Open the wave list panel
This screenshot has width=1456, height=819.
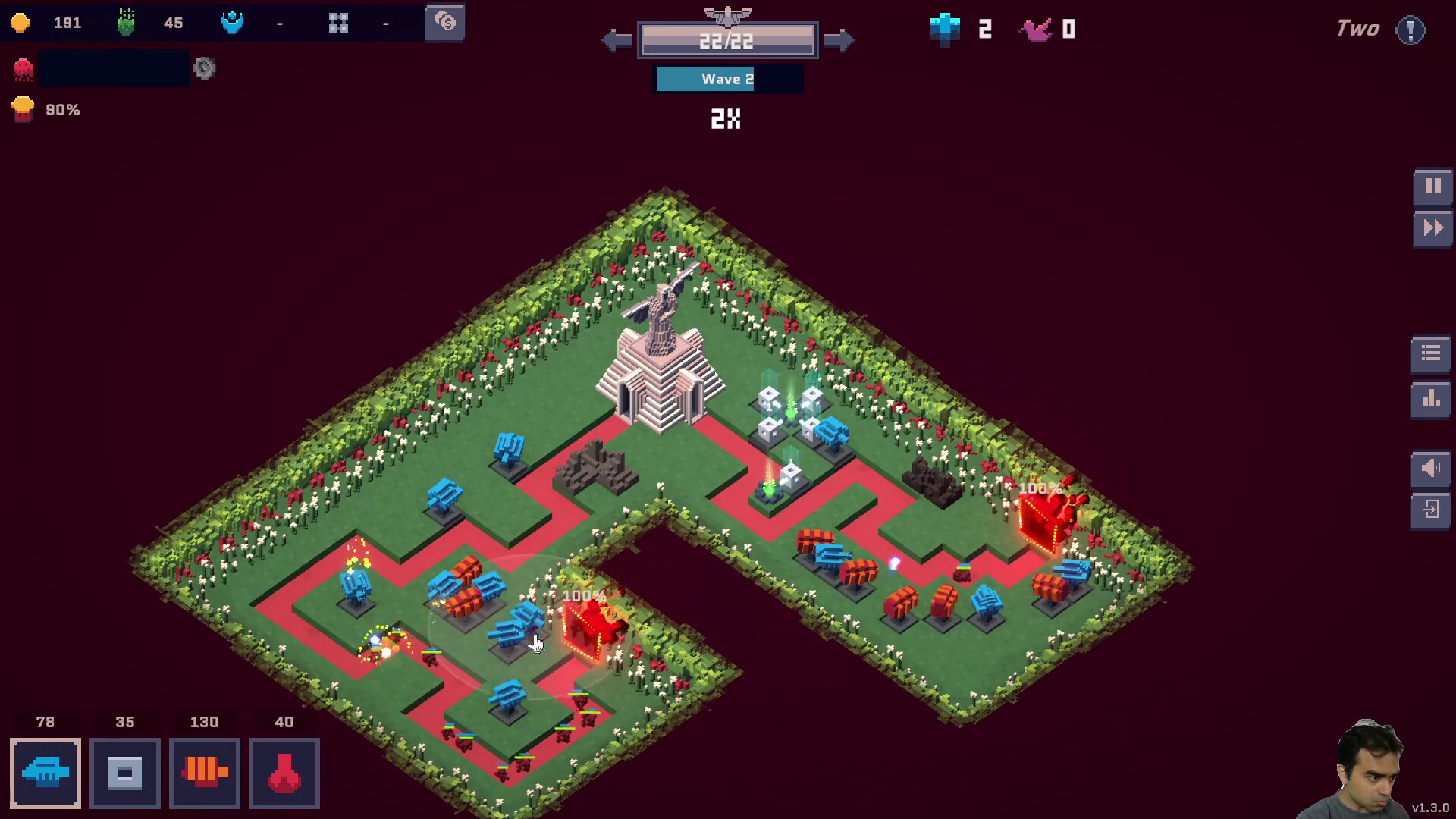[x=1429, y=353]
